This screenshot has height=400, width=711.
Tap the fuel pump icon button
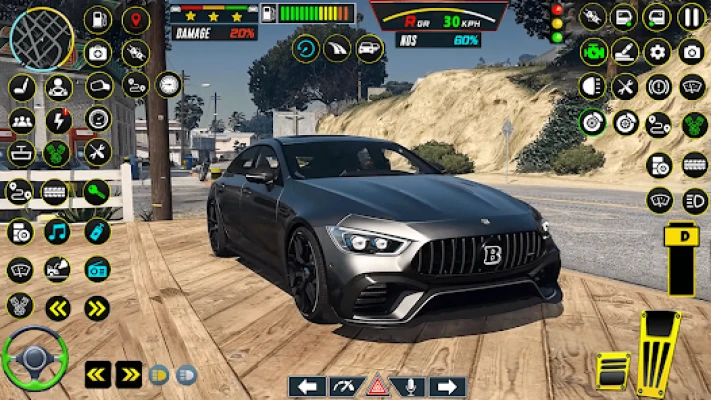coord(98,18)
